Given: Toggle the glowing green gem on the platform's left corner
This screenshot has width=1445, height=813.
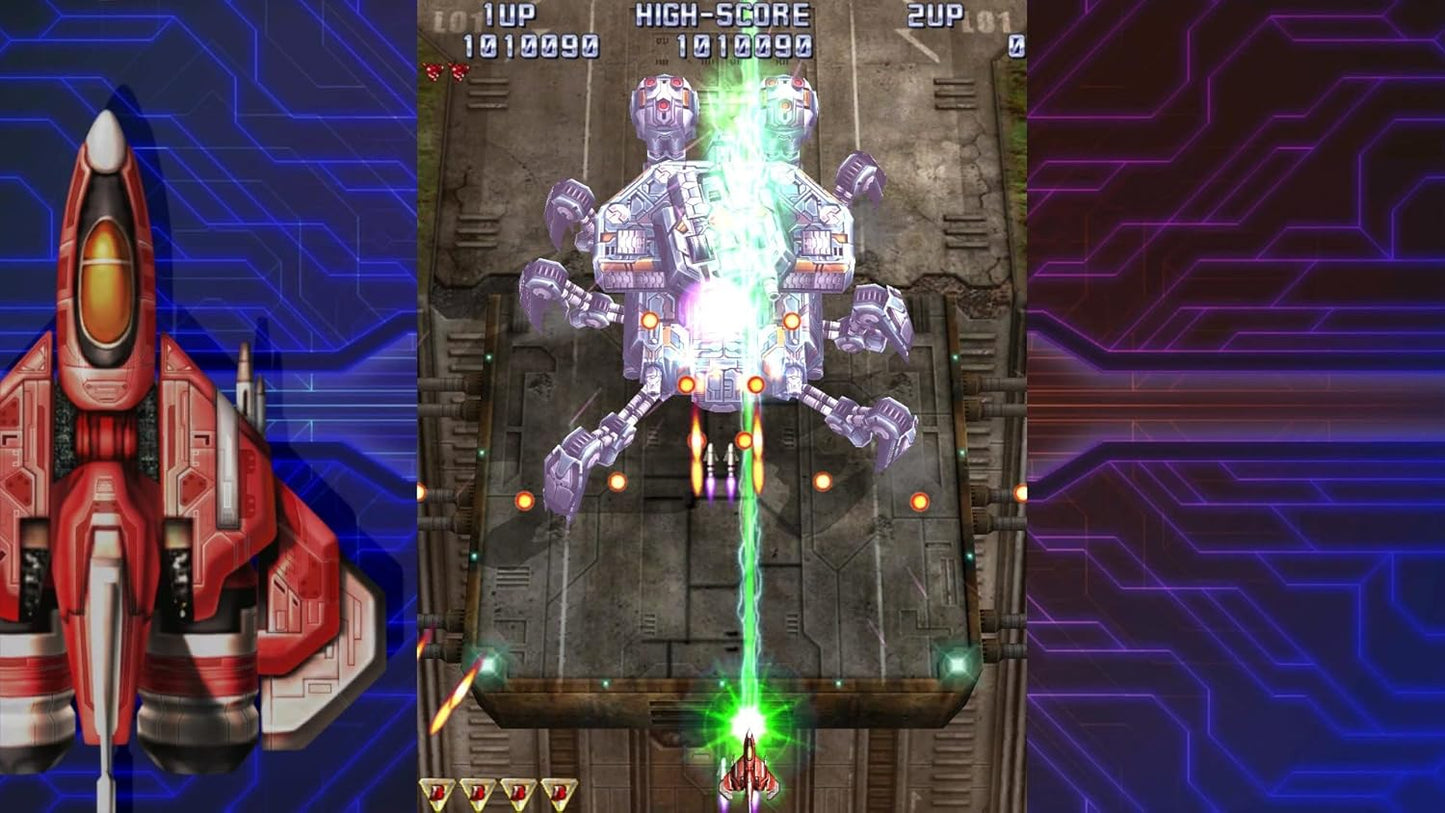Looking at the screenshot, I should coord(488,660).
